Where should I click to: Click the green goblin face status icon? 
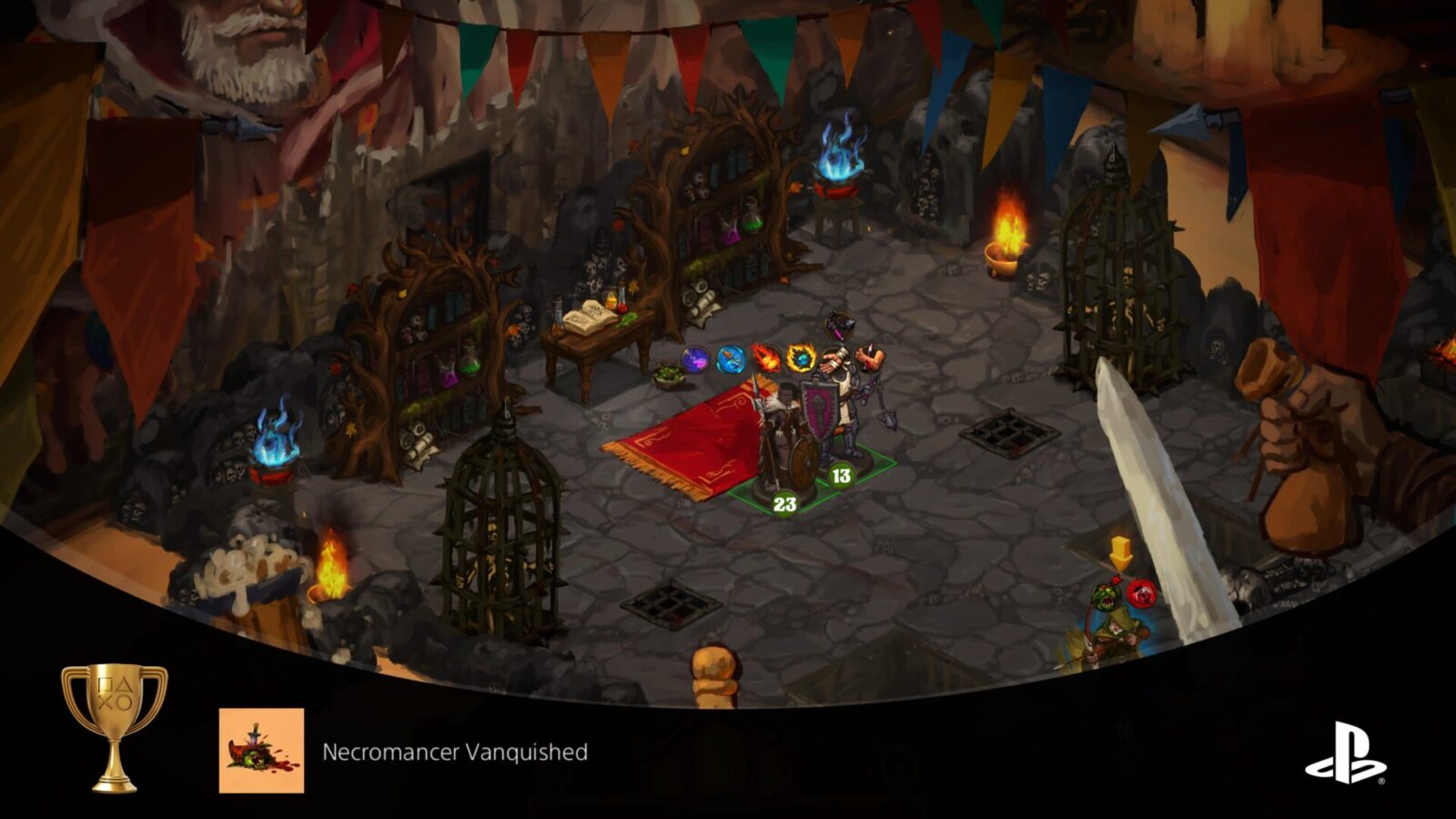coord(1107,598)
